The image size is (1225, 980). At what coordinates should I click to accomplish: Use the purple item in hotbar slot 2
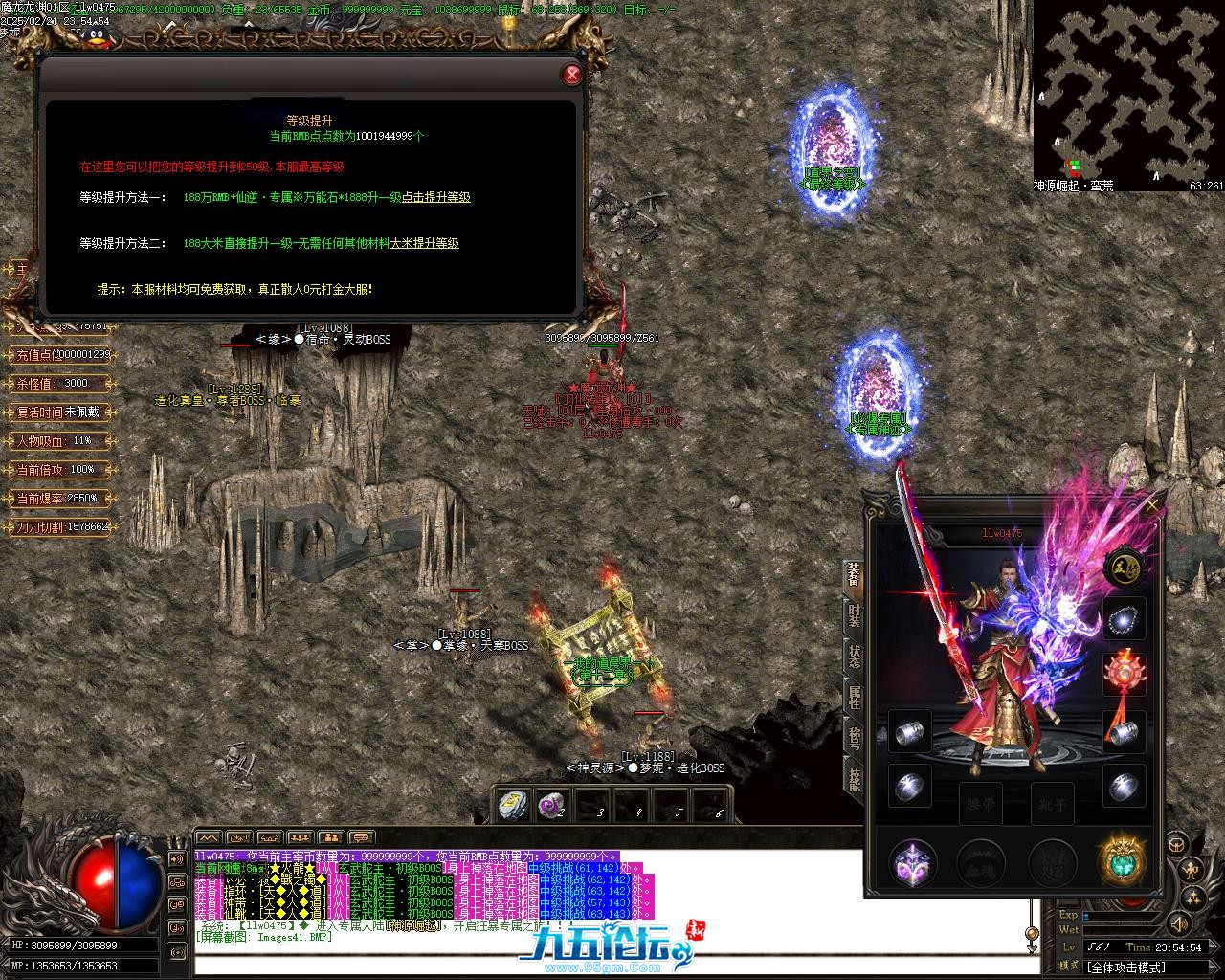click(x=551, y=806)
